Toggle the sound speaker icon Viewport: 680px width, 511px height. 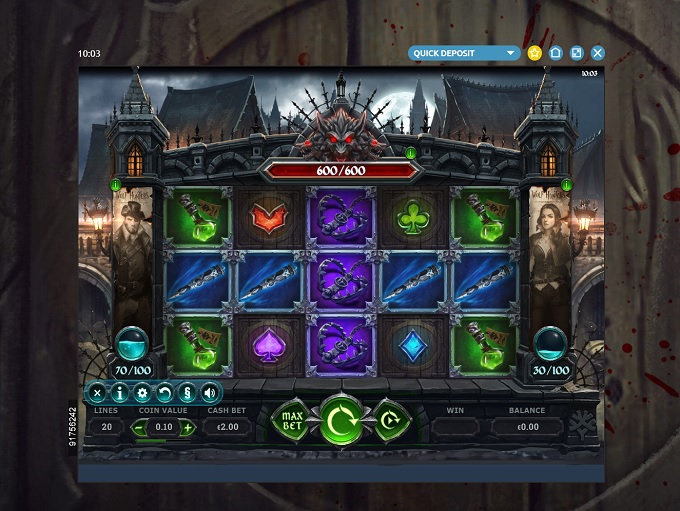[x=210, y=393]
